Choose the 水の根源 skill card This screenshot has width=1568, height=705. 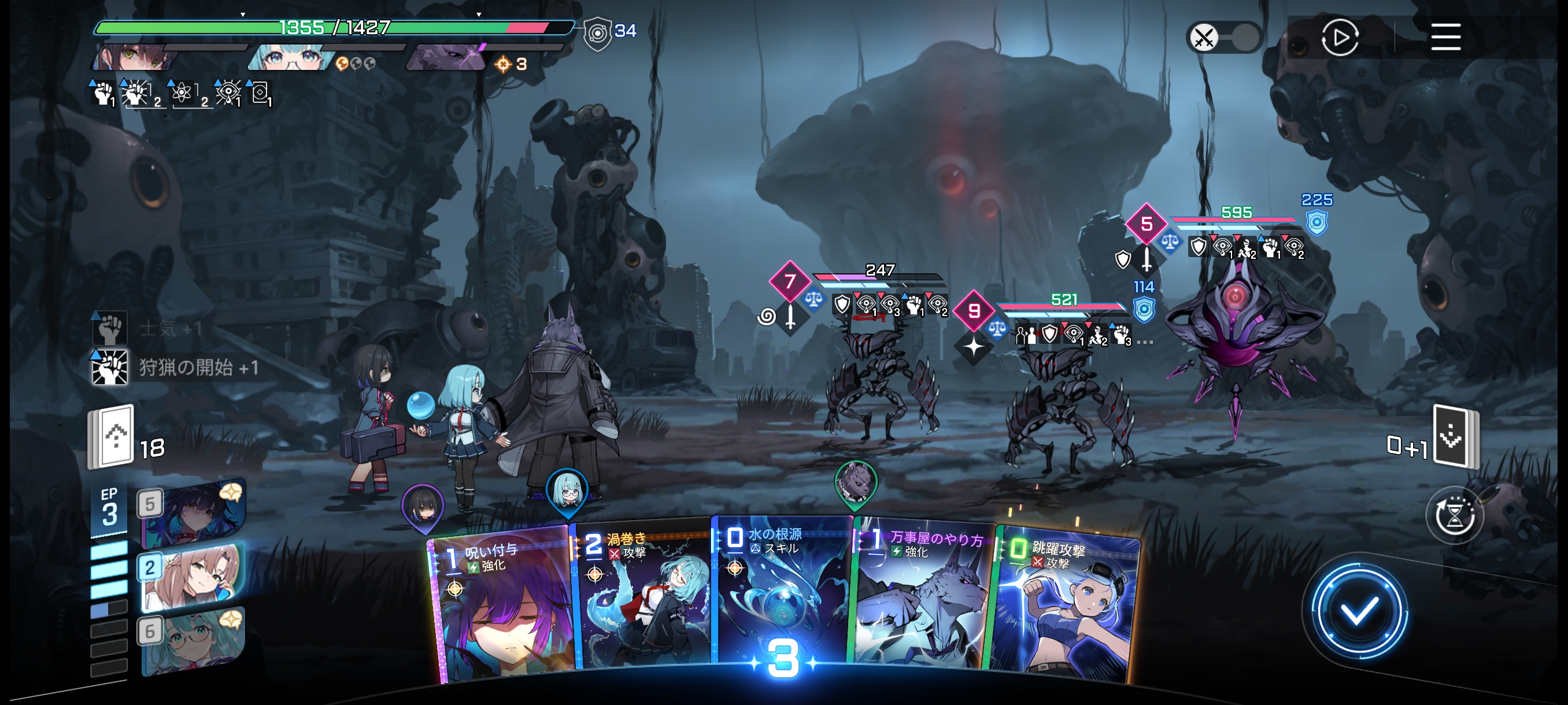click(x=782, y=596)
